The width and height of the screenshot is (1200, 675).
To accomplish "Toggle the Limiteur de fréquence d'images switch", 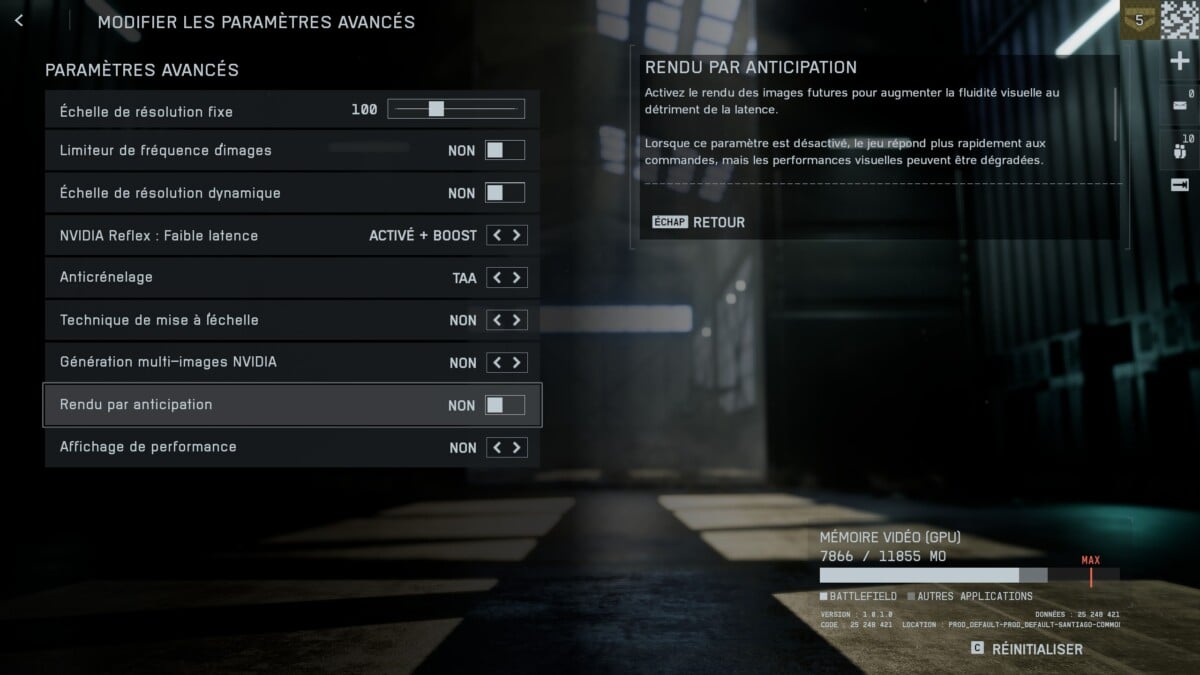I will pyautogui.click(x=504, y=151).
